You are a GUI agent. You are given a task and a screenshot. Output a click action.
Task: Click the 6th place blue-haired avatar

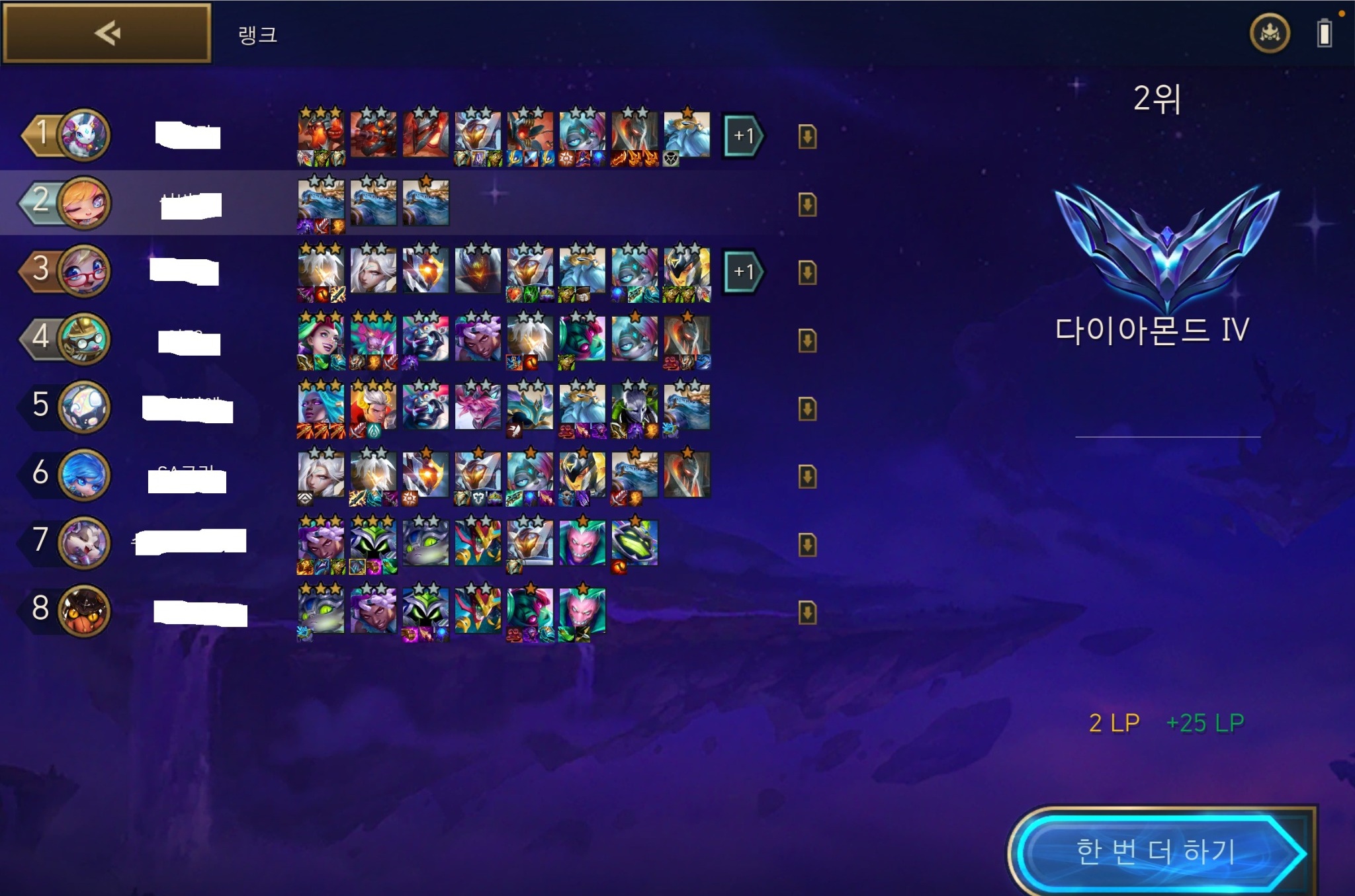(x=84, y=475)
